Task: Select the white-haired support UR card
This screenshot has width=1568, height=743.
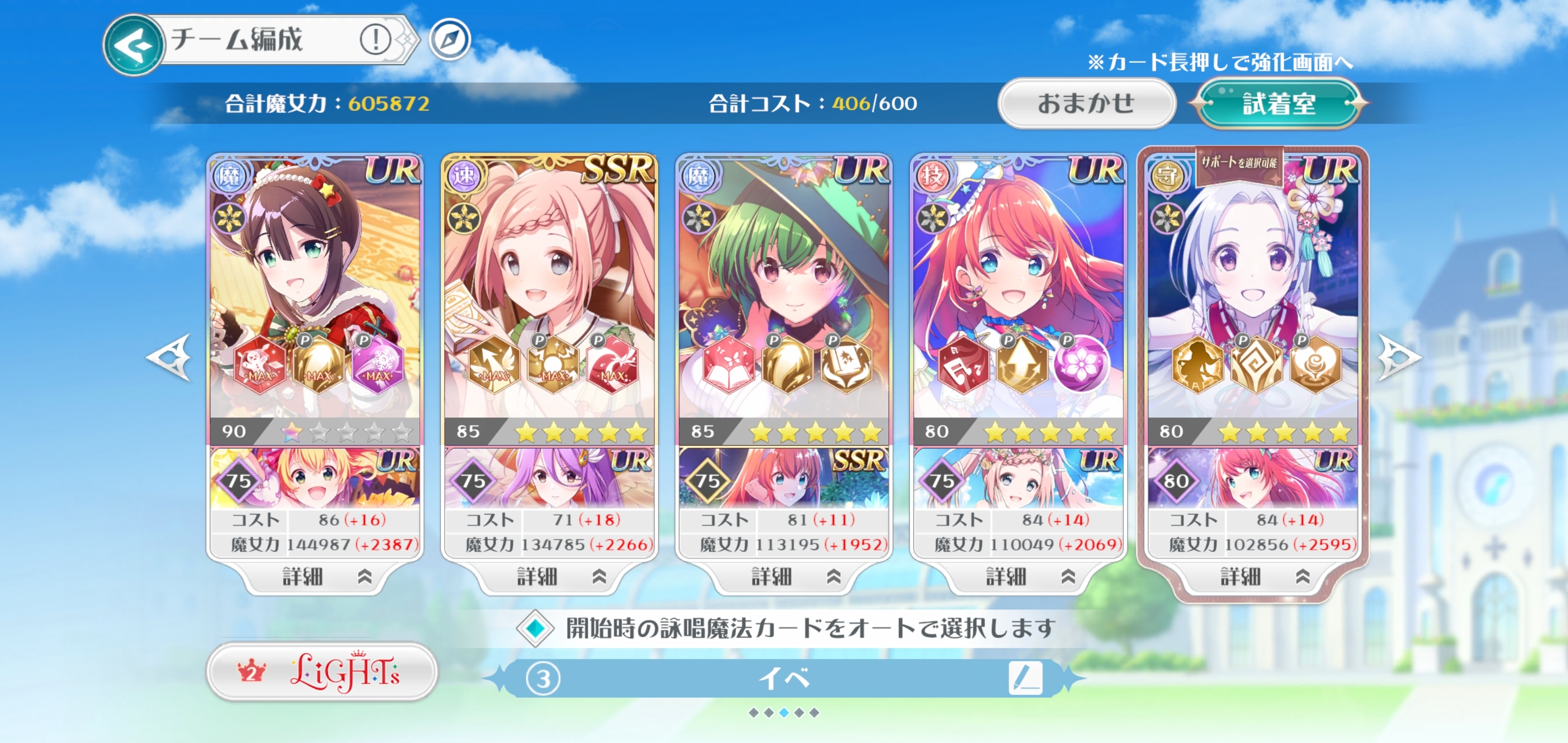Action: (1252, 286)
